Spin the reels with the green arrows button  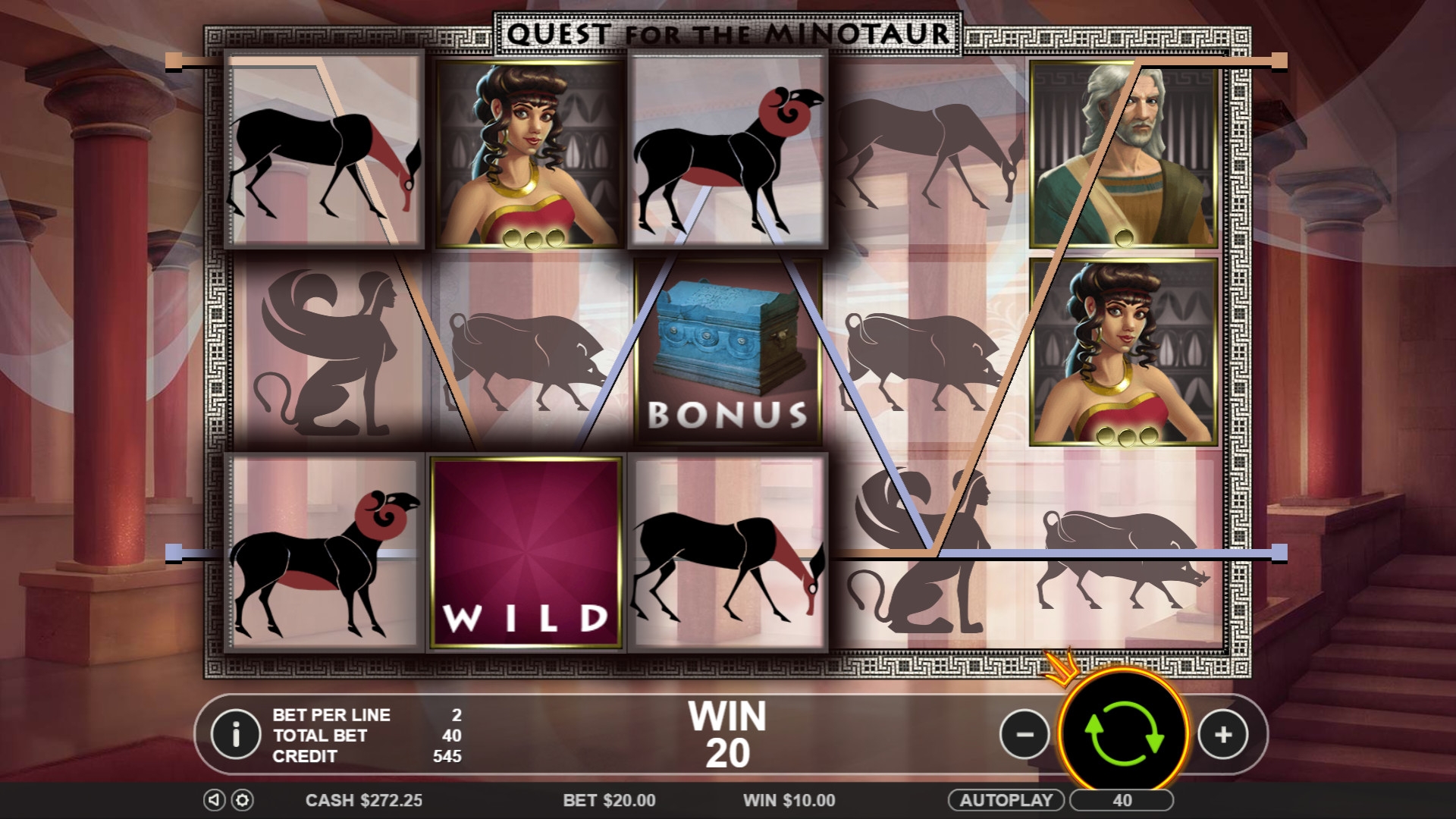(1124, 734)
